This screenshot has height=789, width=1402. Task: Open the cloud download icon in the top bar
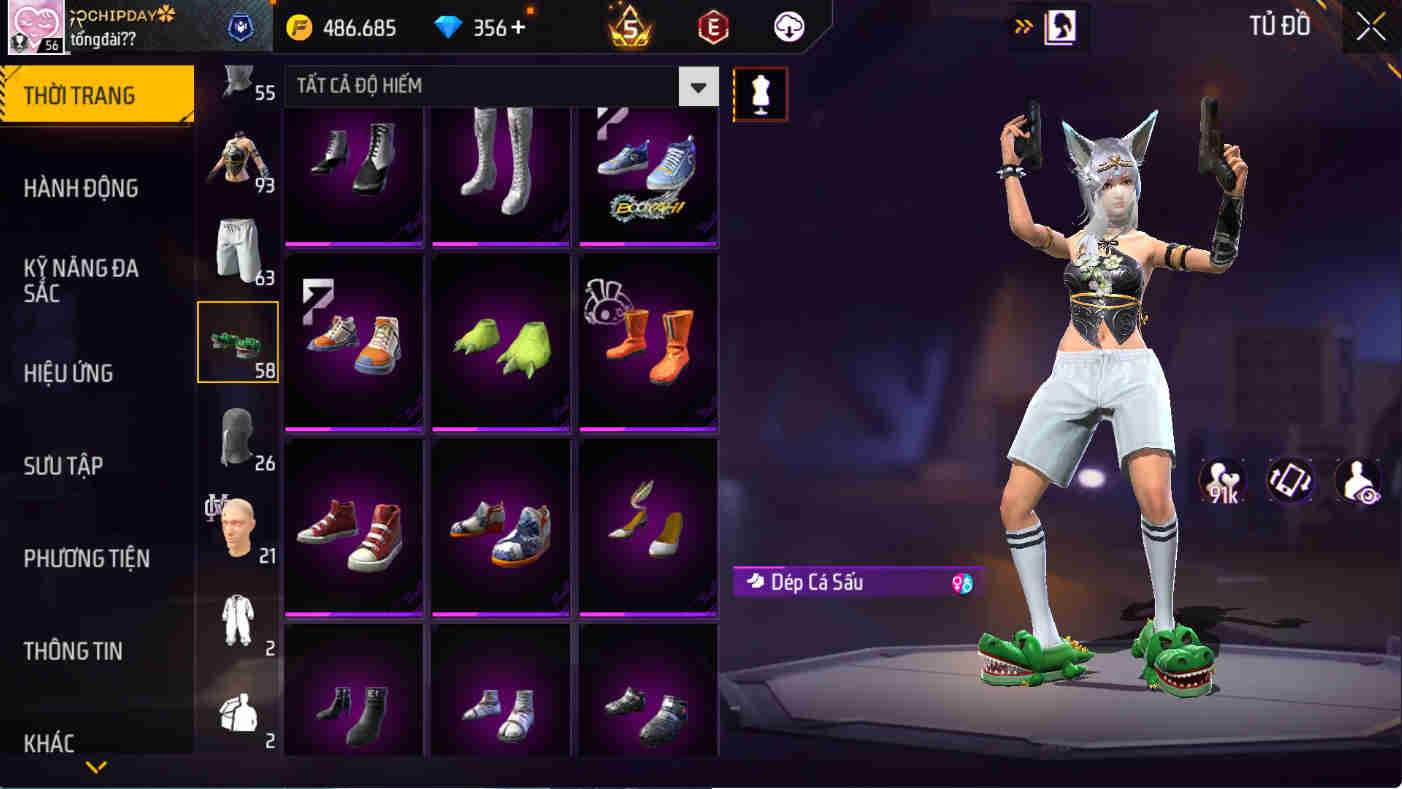pos(786,28)
